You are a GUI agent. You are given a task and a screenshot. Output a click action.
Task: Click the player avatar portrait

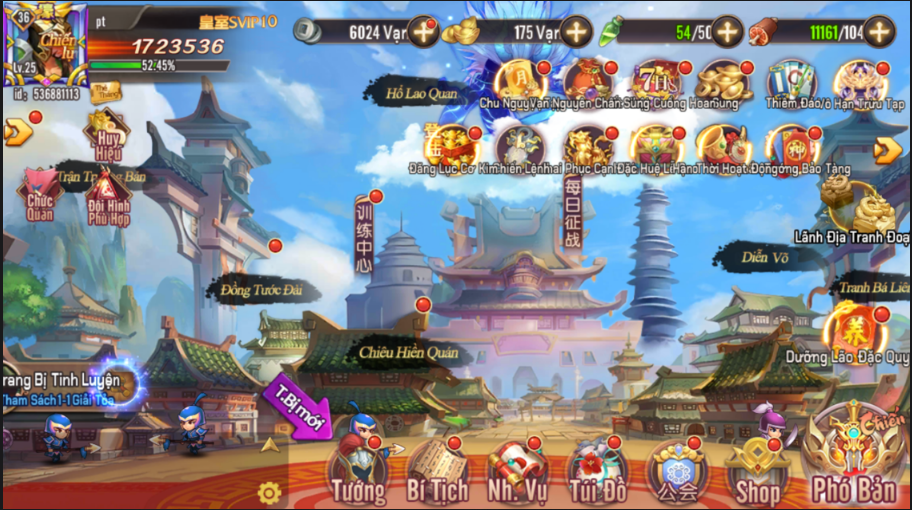click(x=45, y=45)
